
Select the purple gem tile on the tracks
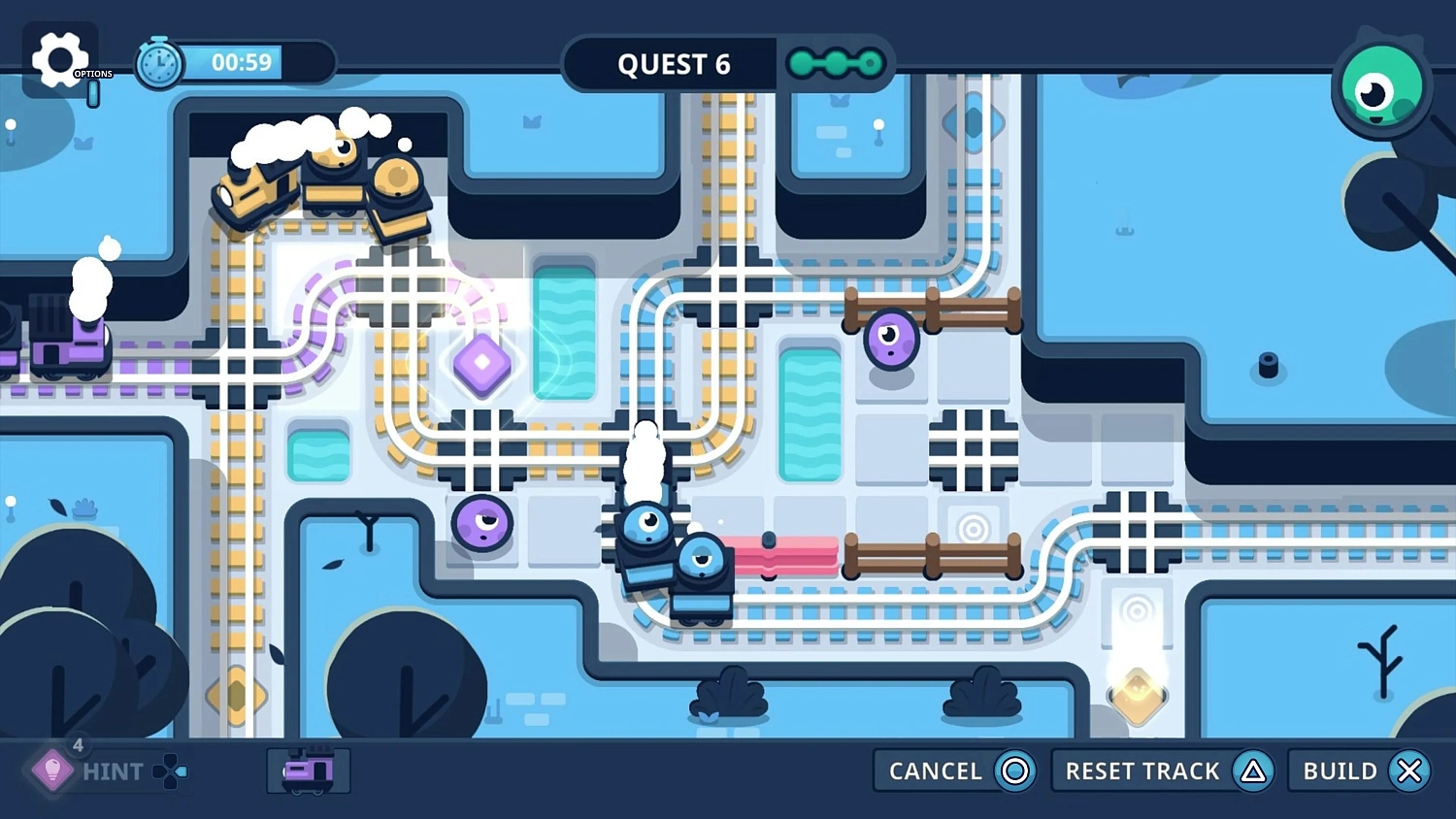coord(482,364)
